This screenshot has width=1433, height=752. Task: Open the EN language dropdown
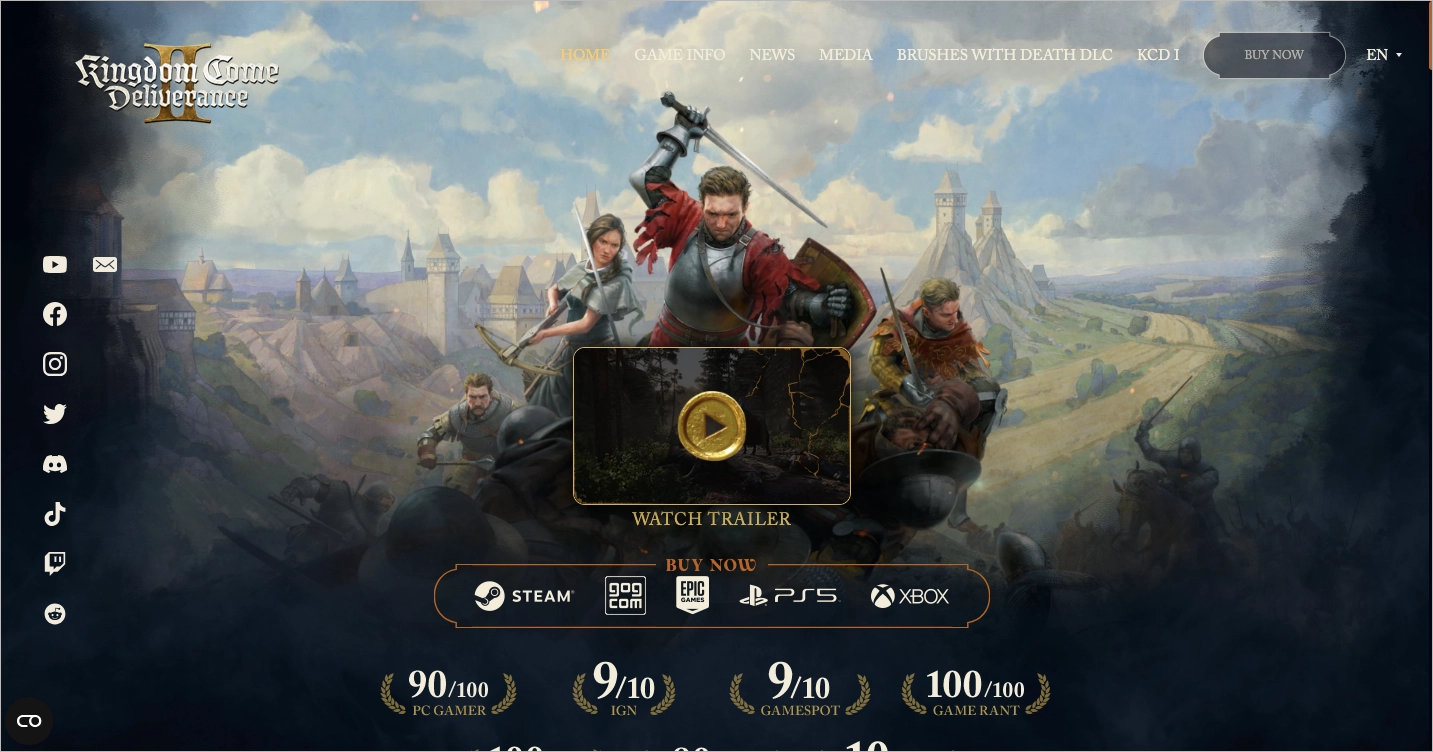[1384, 55]
